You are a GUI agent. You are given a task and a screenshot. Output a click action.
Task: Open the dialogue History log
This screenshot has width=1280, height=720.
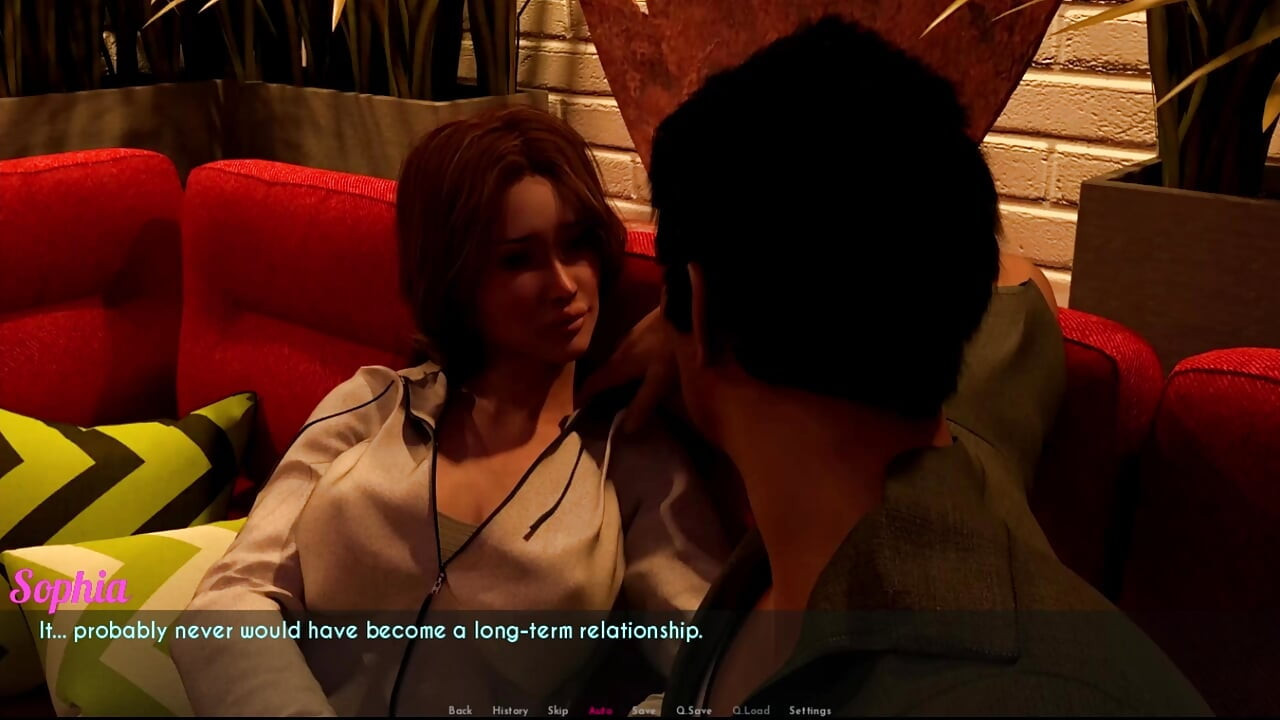(510, 711)
